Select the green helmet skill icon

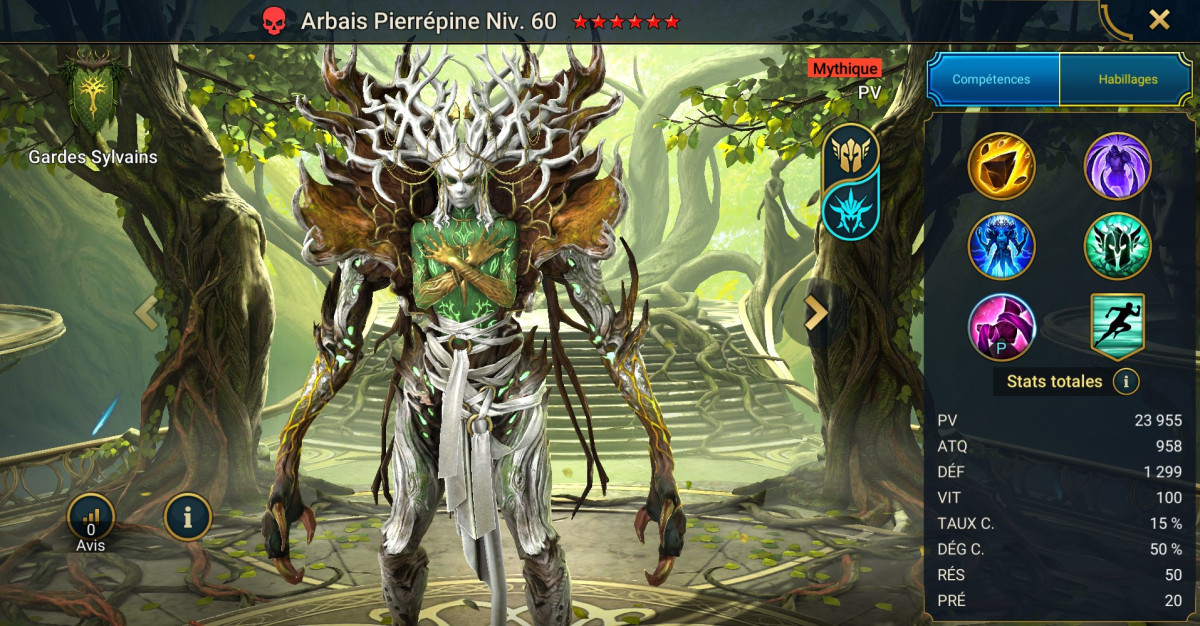coord(1117,246)
